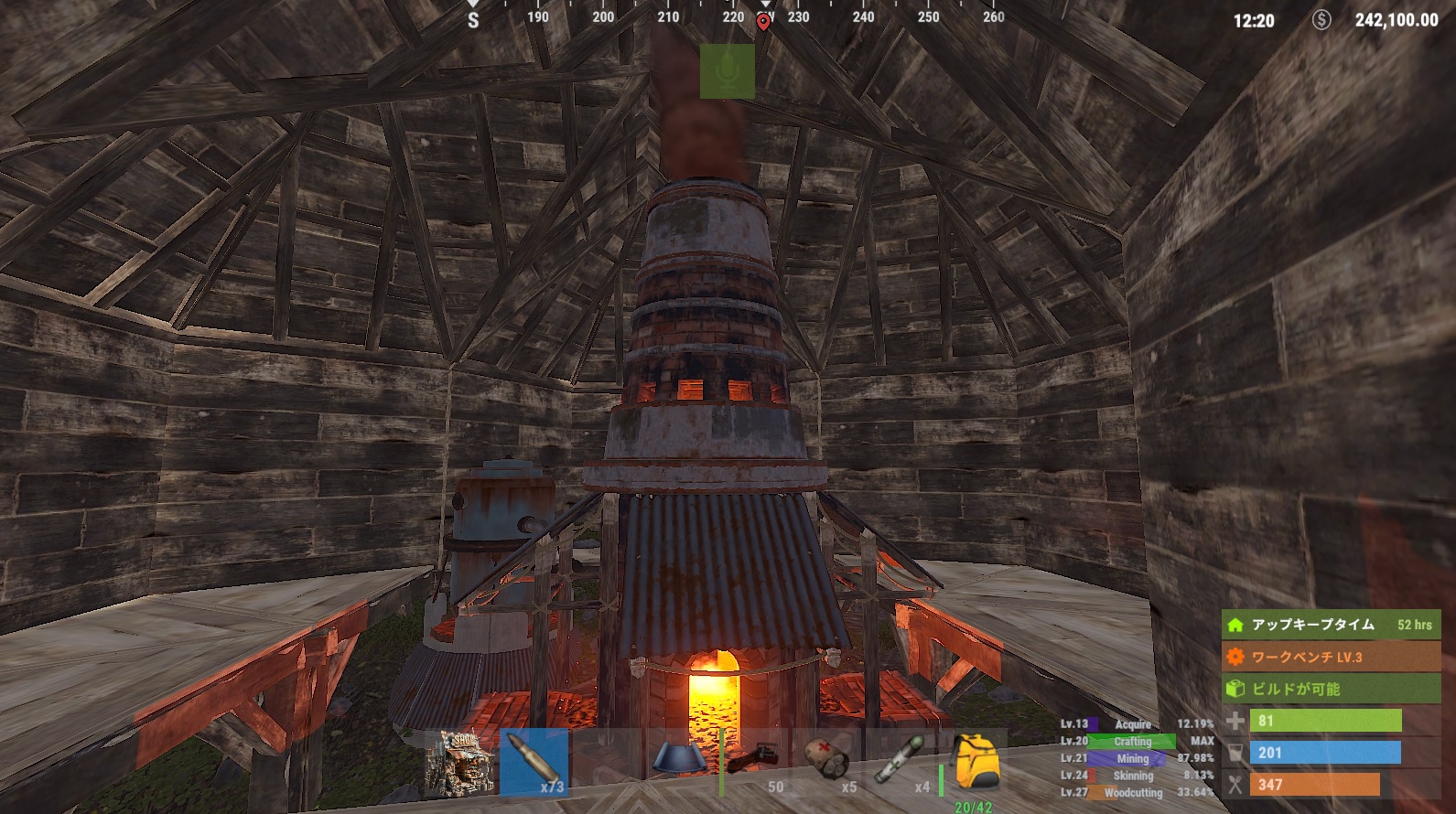The width and height of the screenshot is (1456, 814).
Task: Click the Mining skill level row
Action: point(1137,759)
